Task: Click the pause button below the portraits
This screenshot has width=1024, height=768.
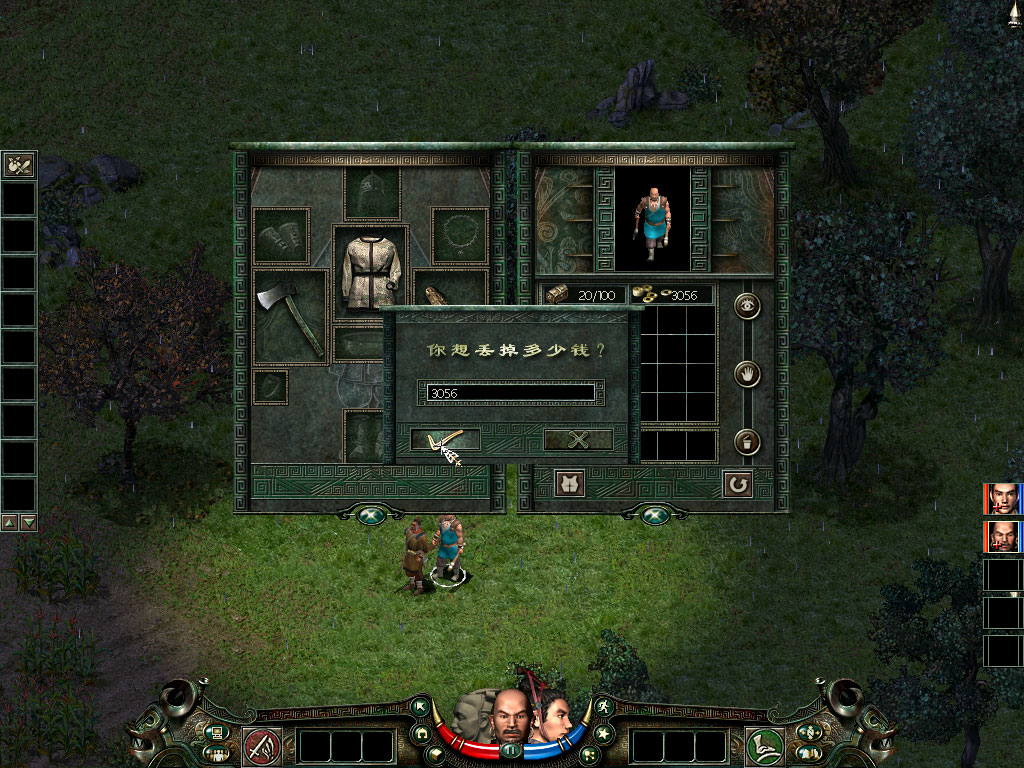Action: tap(512, 749)
